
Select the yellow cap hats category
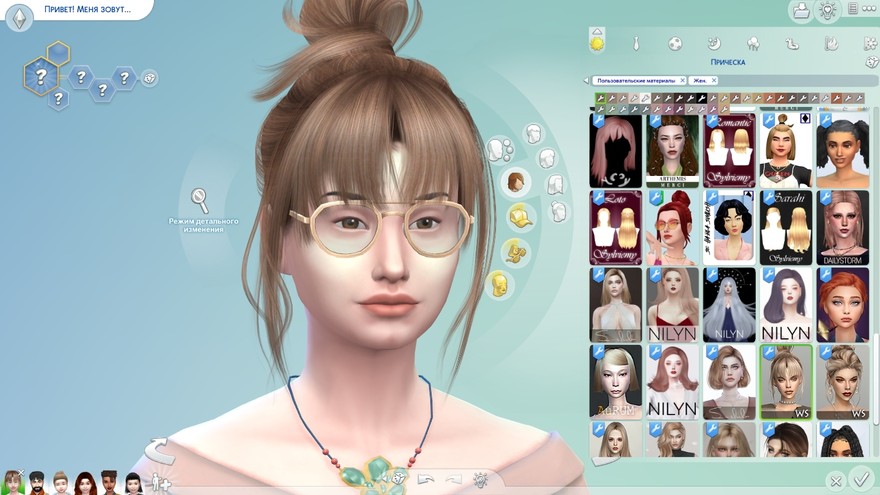[x=520, y=217]
